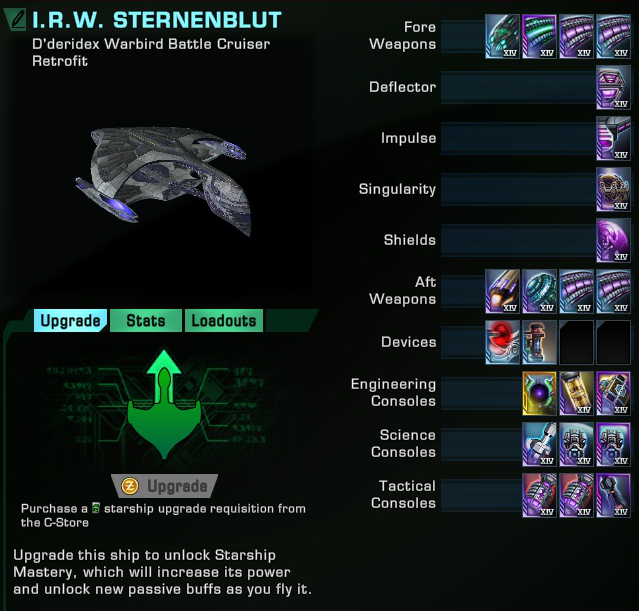Viewport: 639px width, 611px height.
Task: Pick the canister device beside the red orb
Action: [x=539, y=342]
